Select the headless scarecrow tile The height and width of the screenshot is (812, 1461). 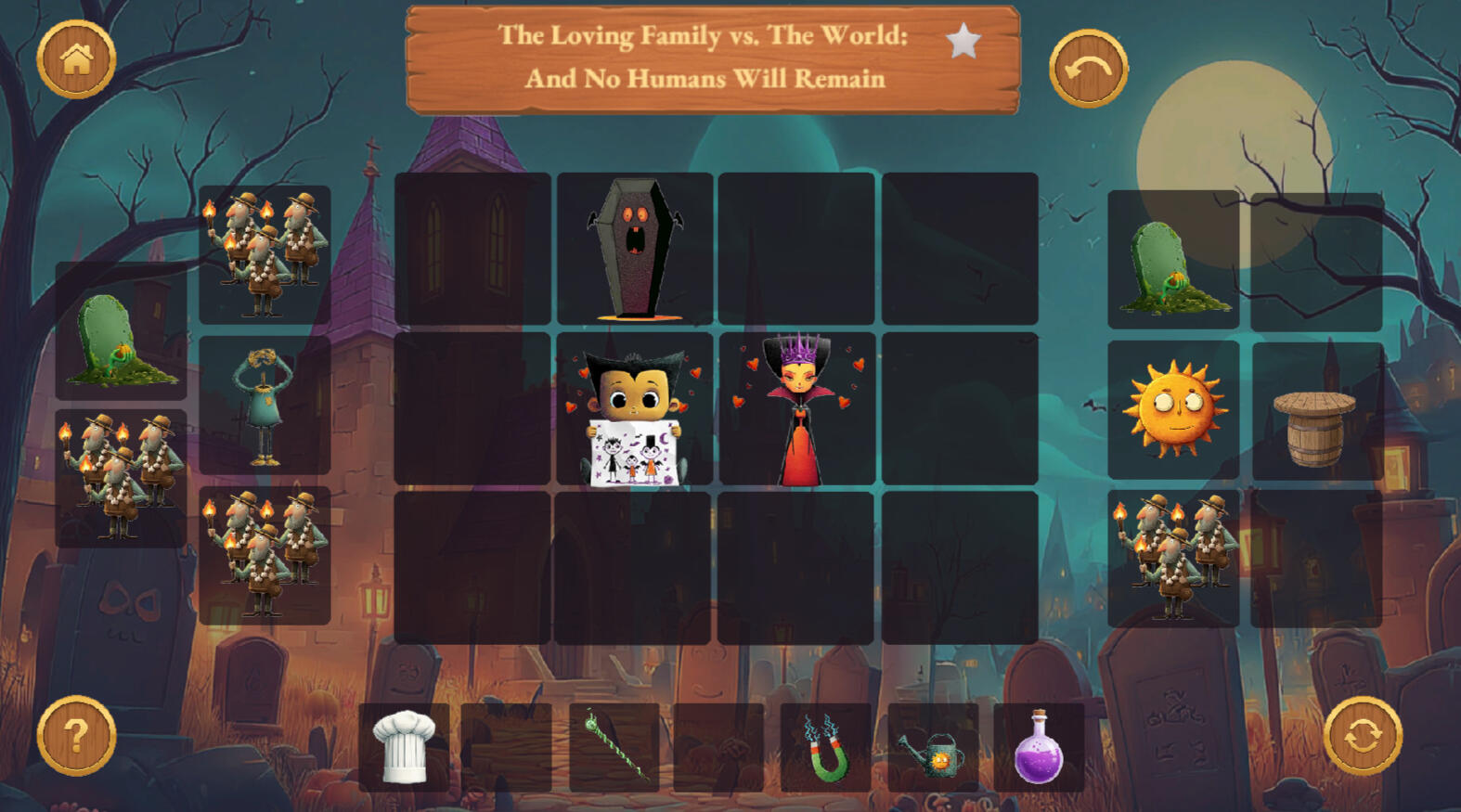point(265,406)
